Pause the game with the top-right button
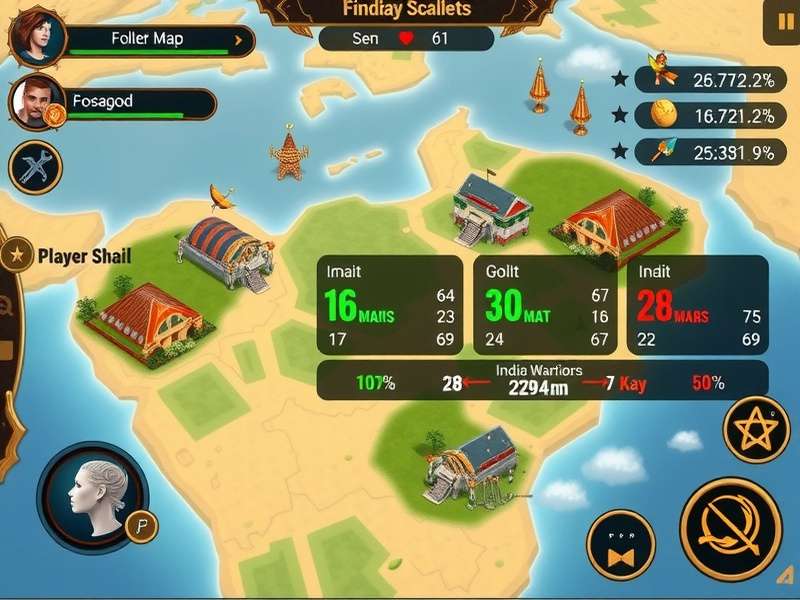 coord(781,22)
